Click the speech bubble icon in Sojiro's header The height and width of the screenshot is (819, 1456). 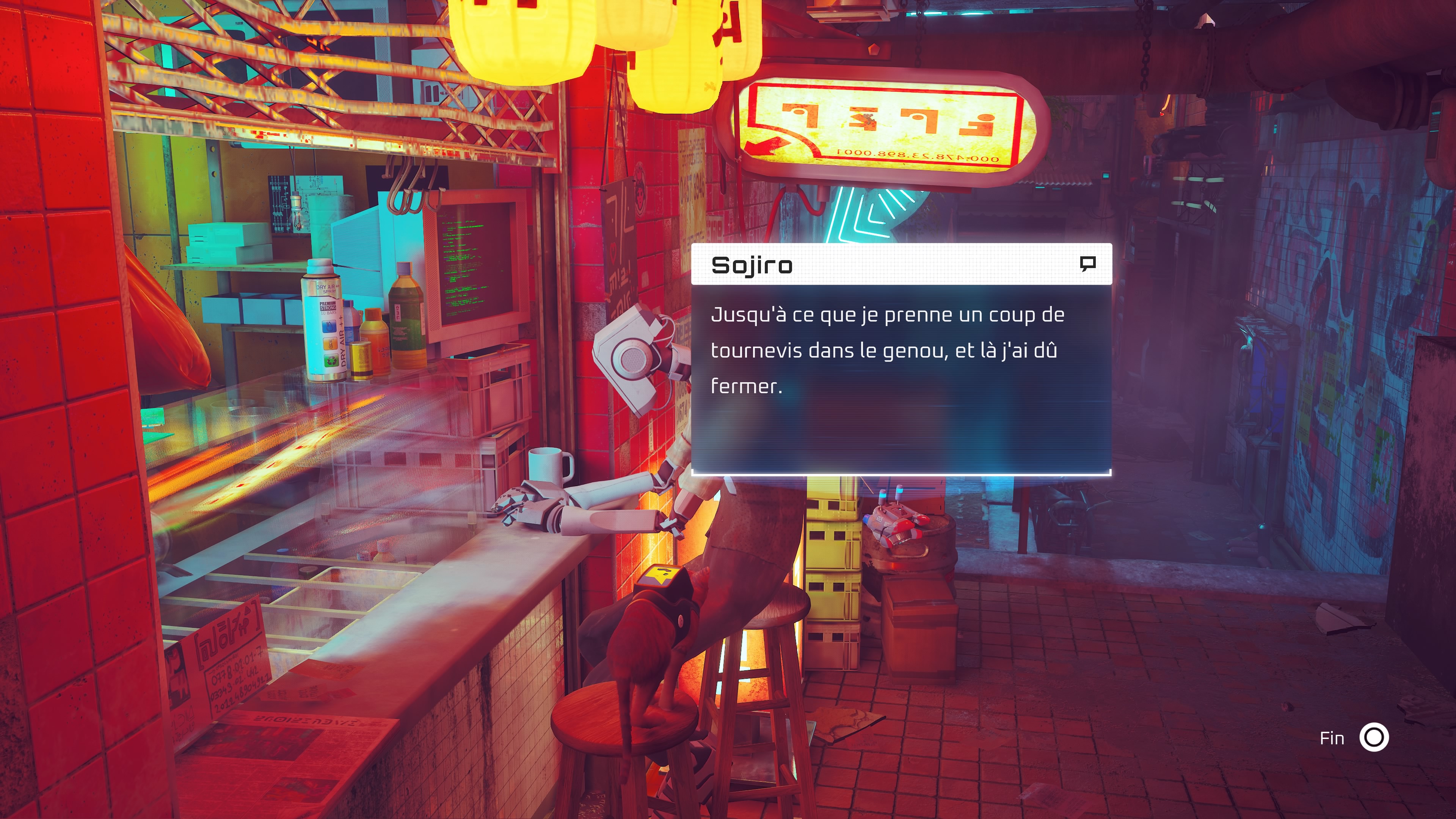[1087, 264]
